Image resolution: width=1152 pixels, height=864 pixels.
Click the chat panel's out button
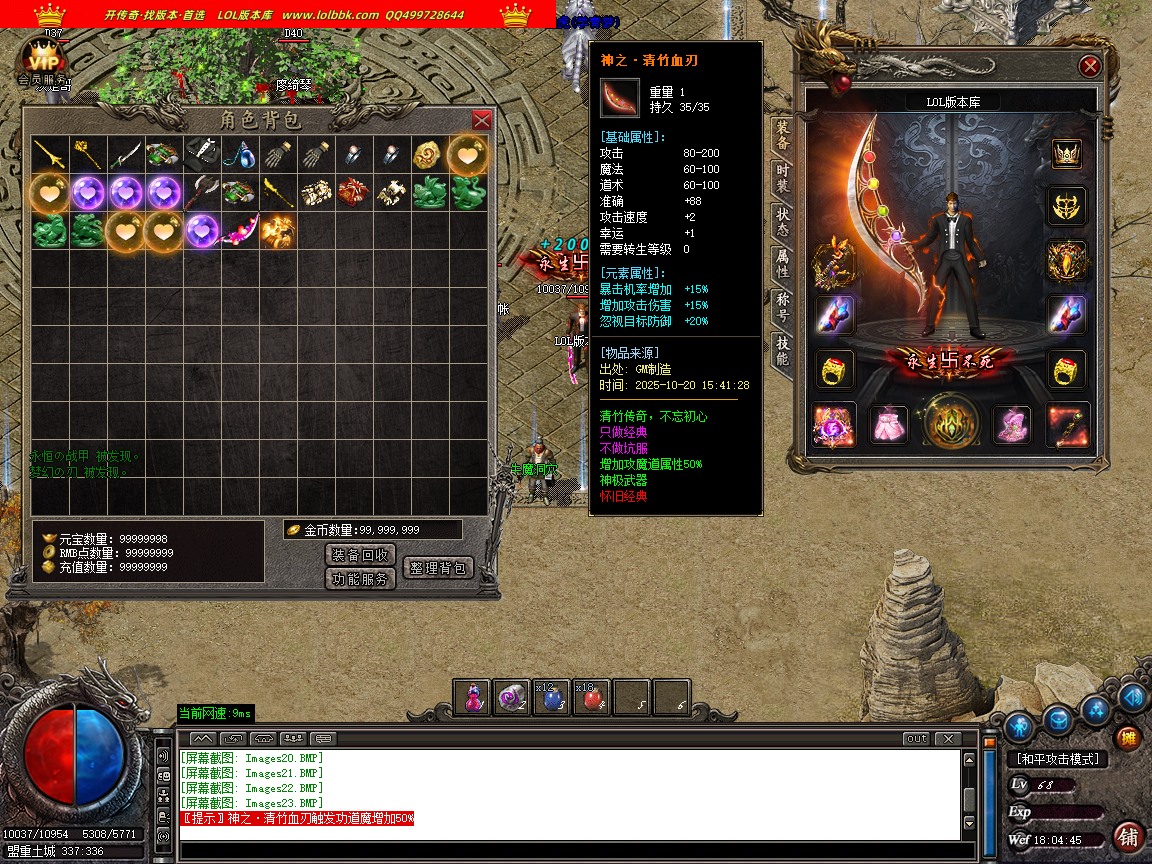[x=916, y=739]
